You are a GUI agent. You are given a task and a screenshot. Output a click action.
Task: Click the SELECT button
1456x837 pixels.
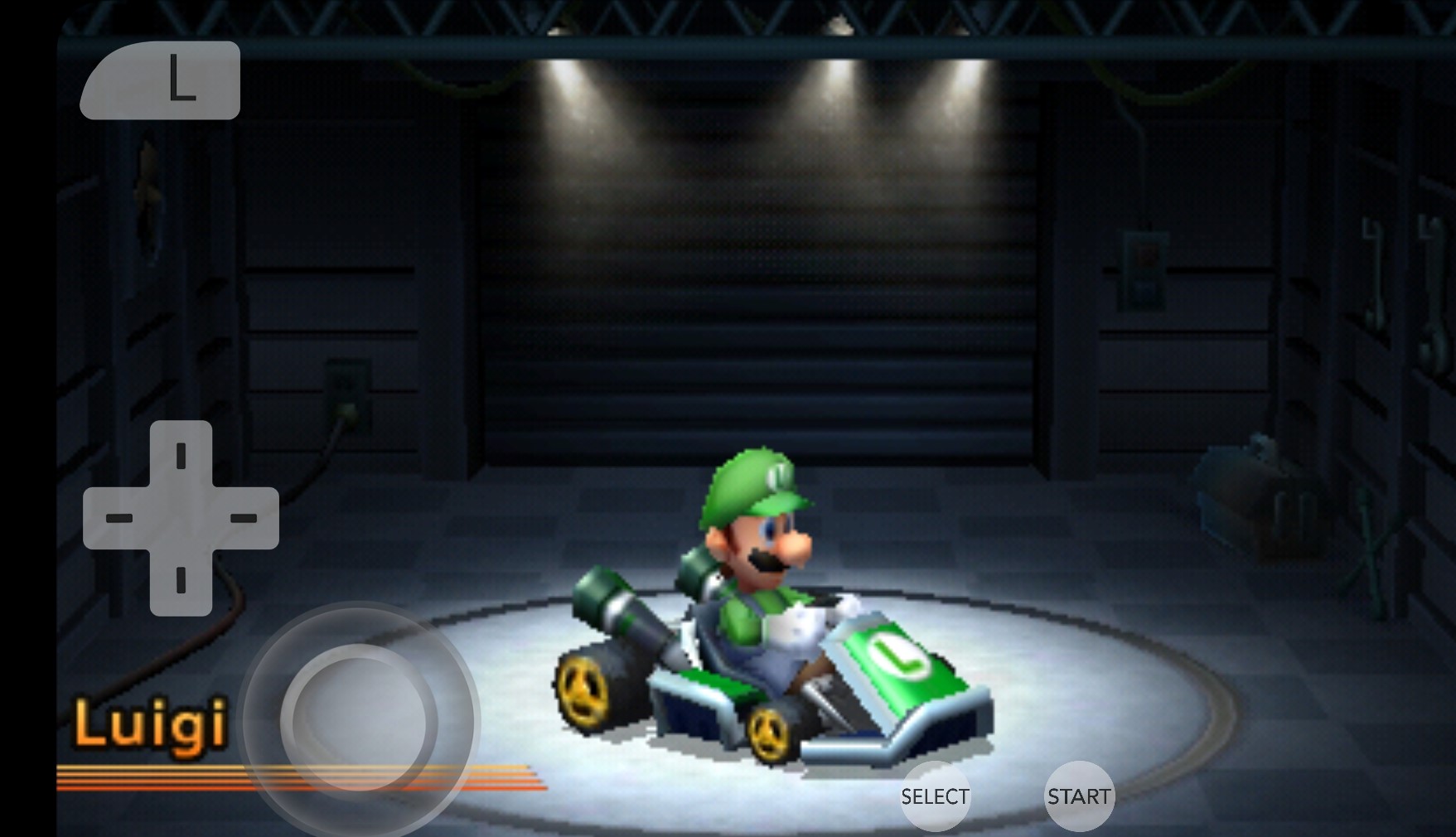tap(935, 796)
